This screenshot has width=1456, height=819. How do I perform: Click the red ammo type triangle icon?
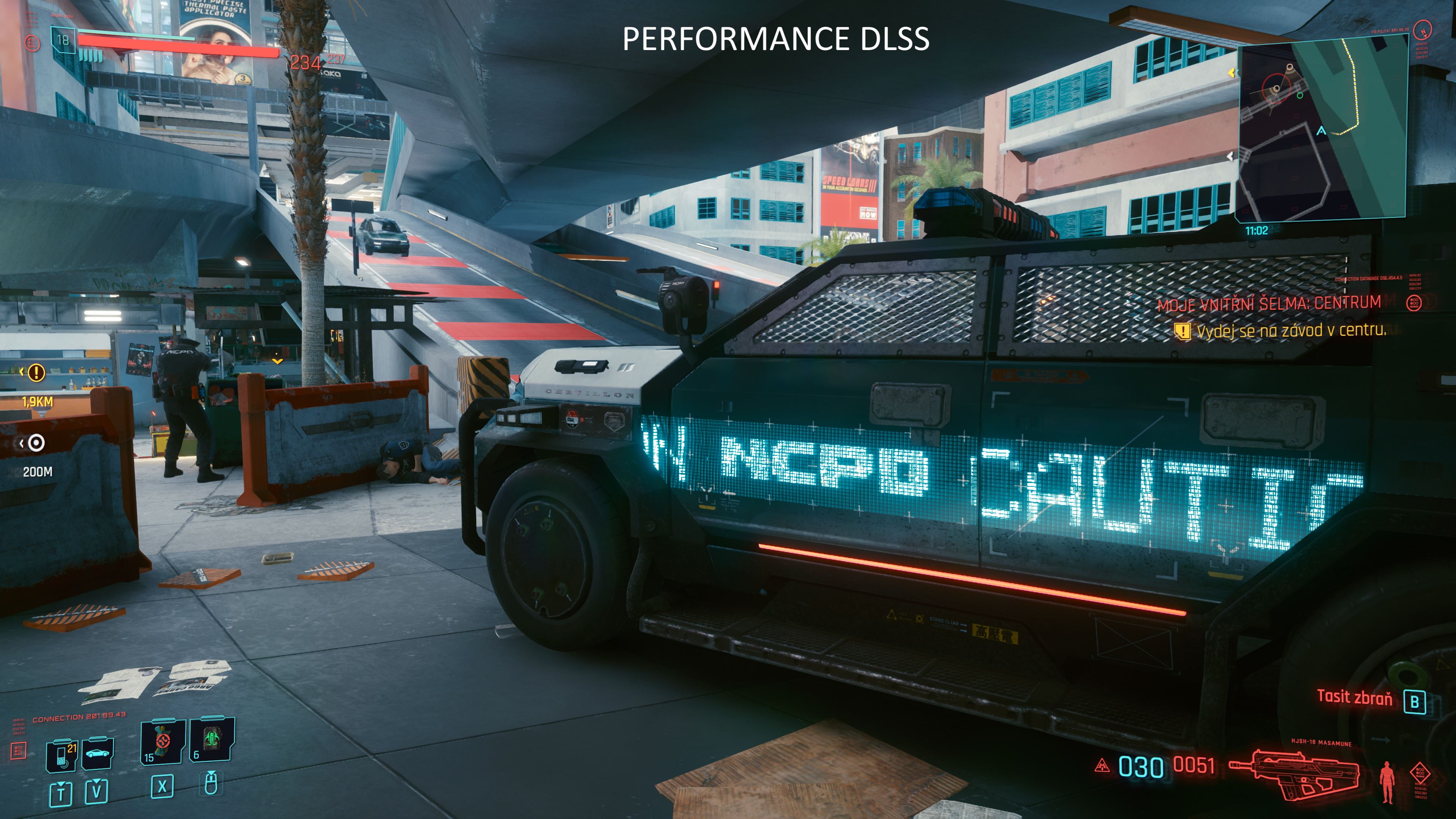[x=1101, y=766]
